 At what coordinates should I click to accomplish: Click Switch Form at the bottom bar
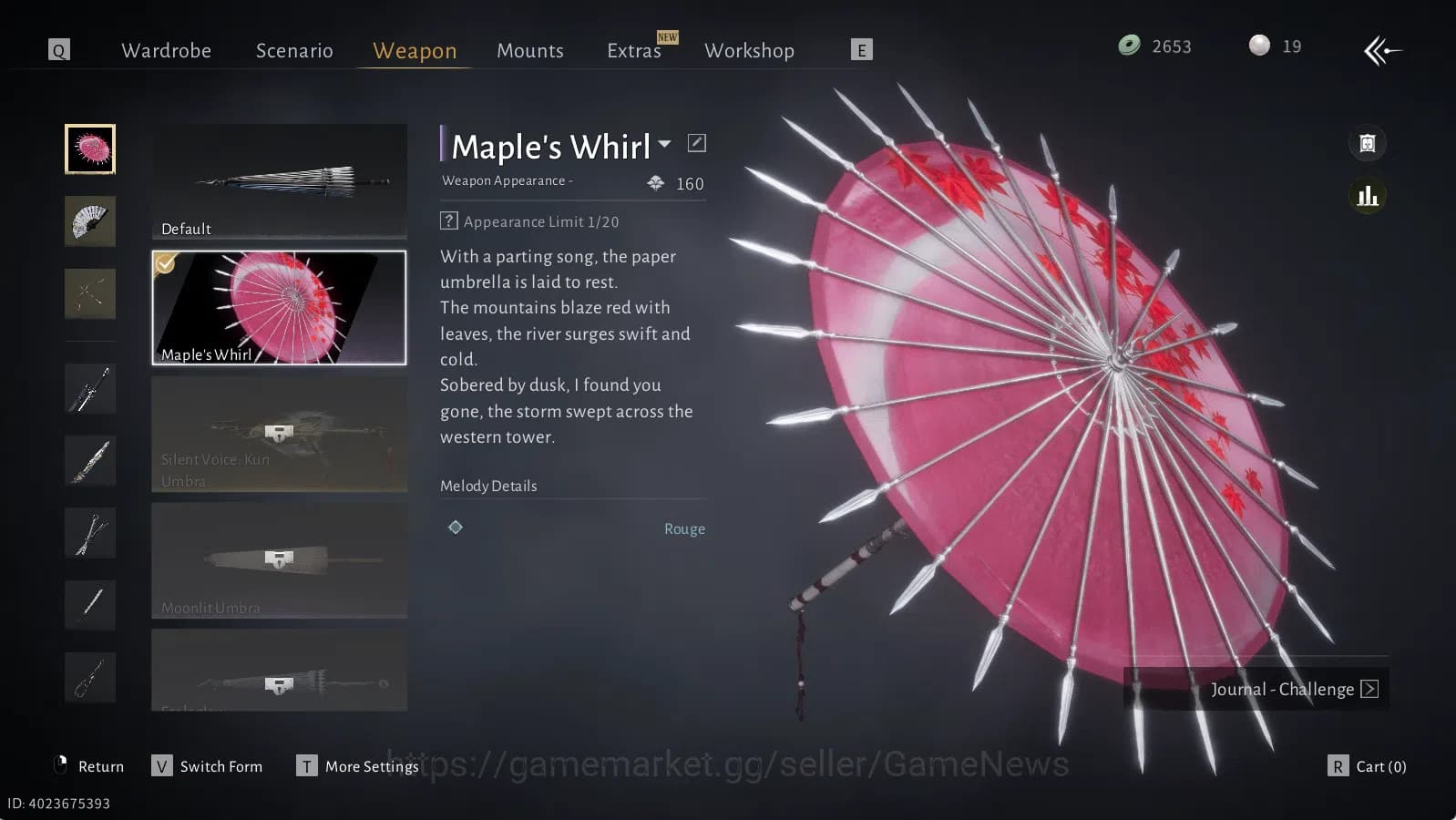click(x=220, y=766)
